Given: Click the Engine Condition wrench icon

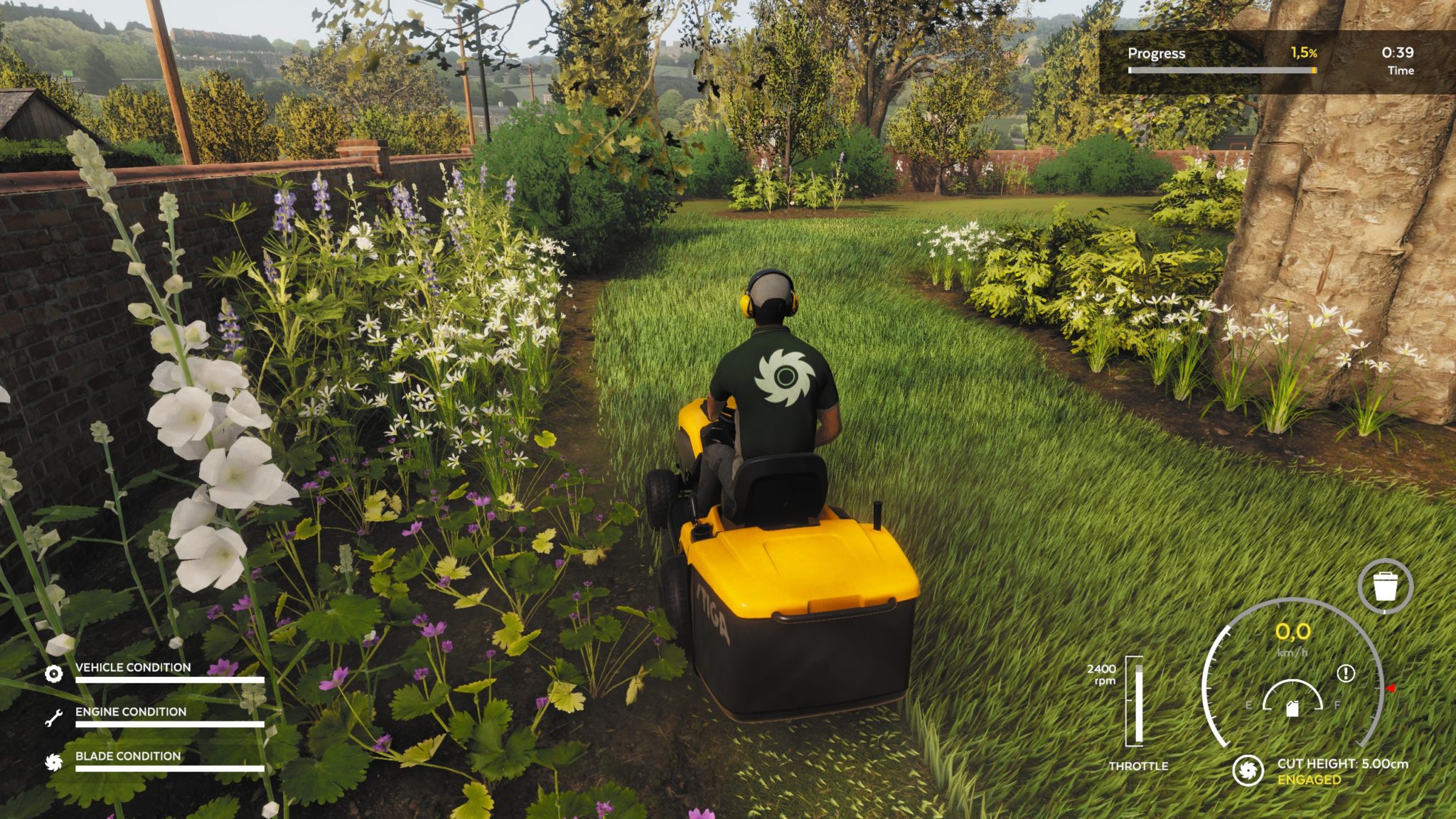Looking at the screenshot, I should pos(53,718).
